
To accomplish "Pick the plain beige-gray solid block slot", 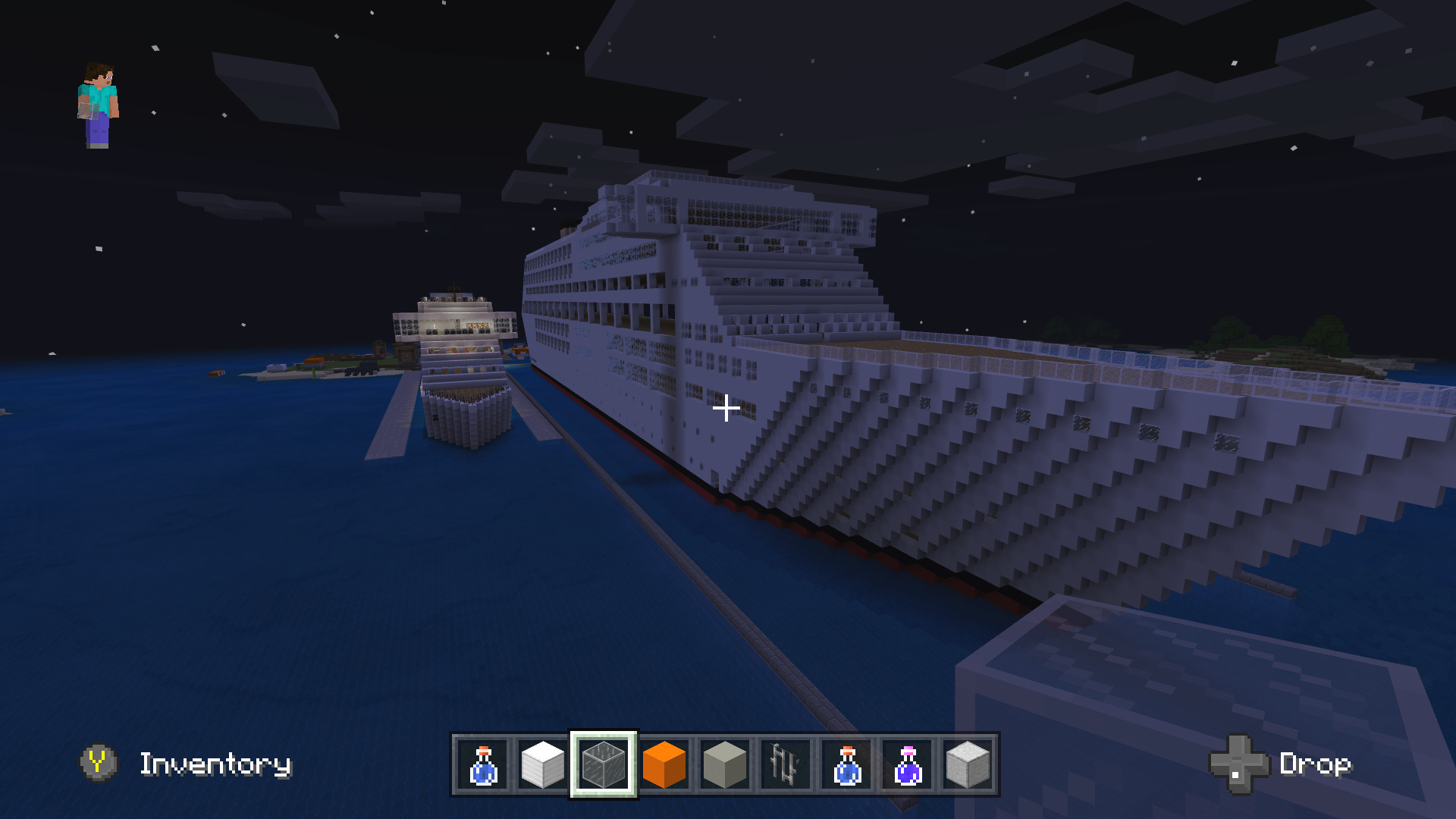I will pos(725,764).
